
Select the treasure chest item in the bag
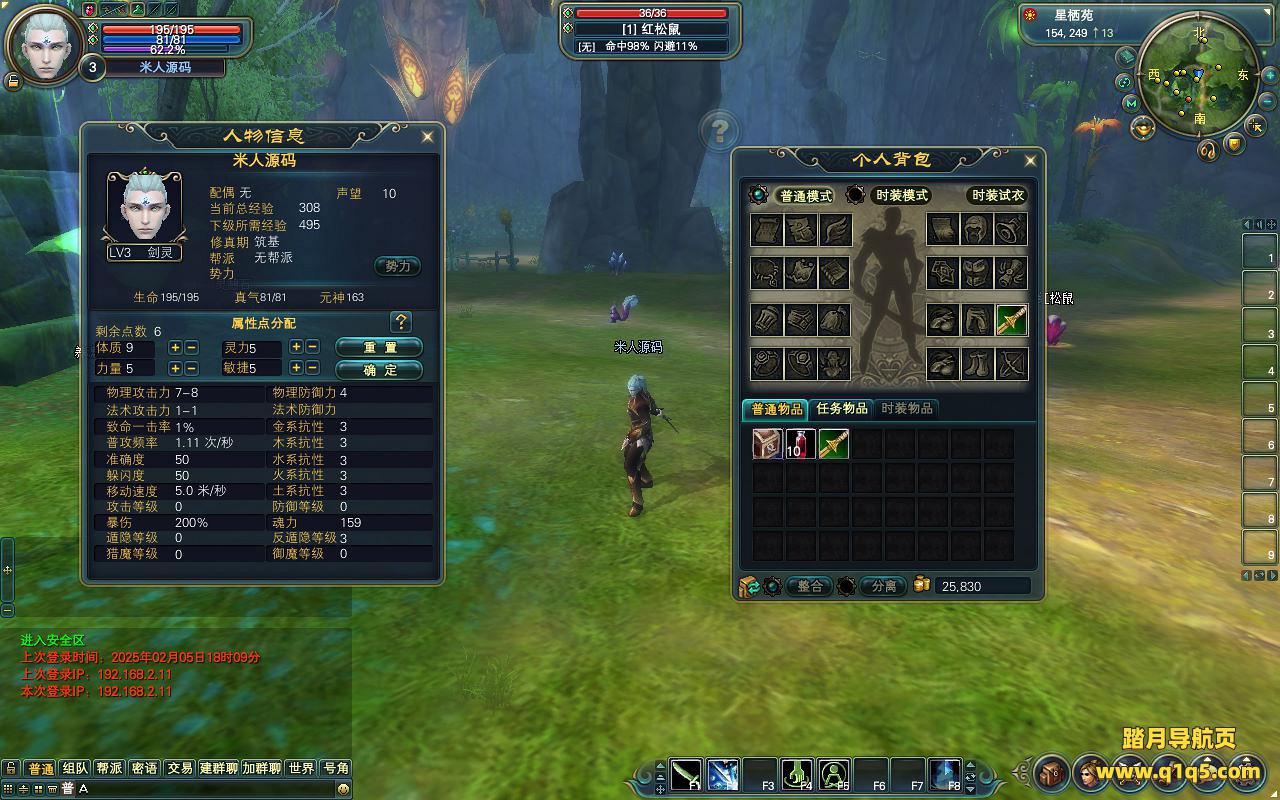tap(767, 444)
